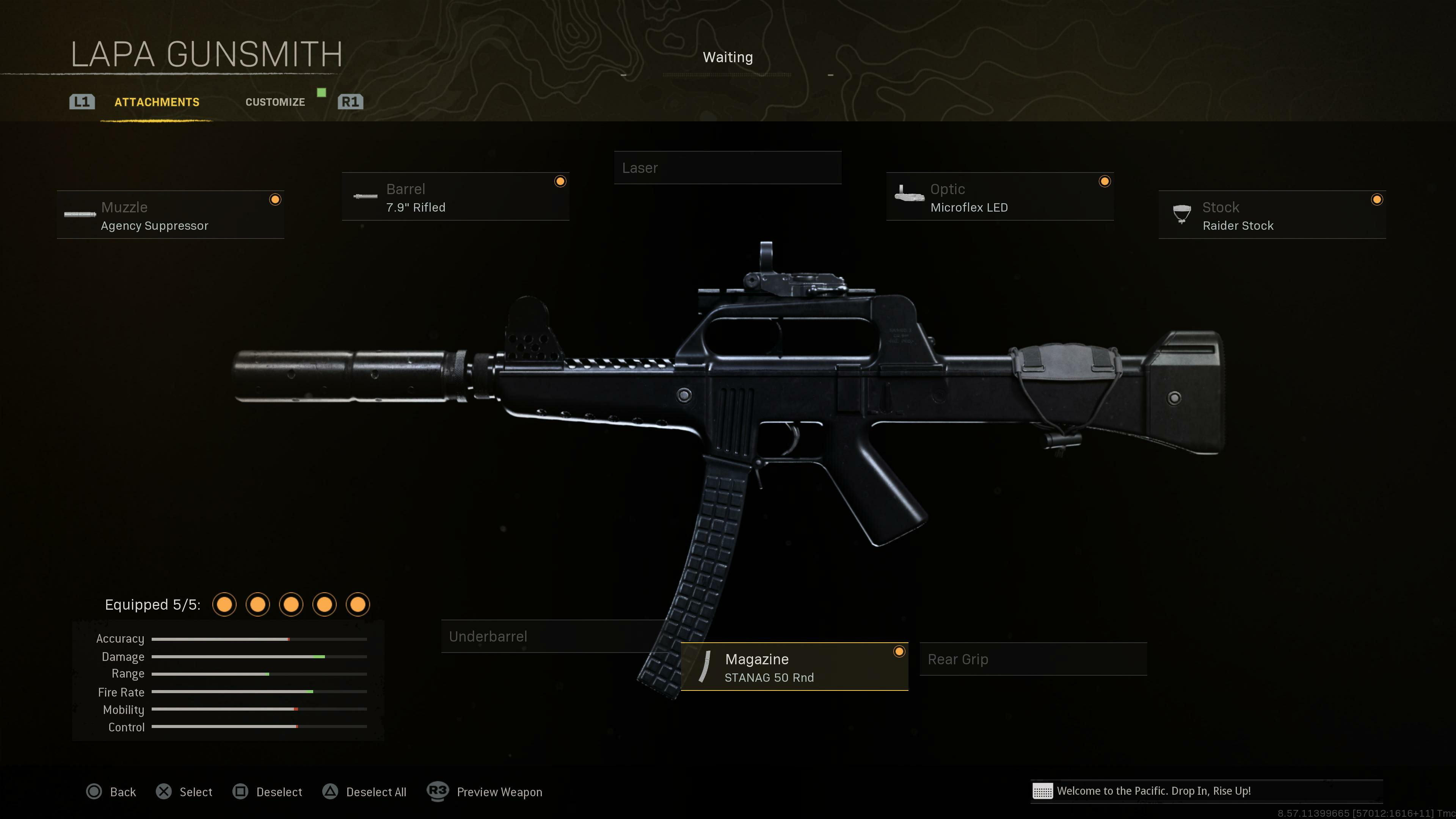This screenshot has width=1456, height=819.
Task: Click the Deselect option
Action: click(267, 792)
